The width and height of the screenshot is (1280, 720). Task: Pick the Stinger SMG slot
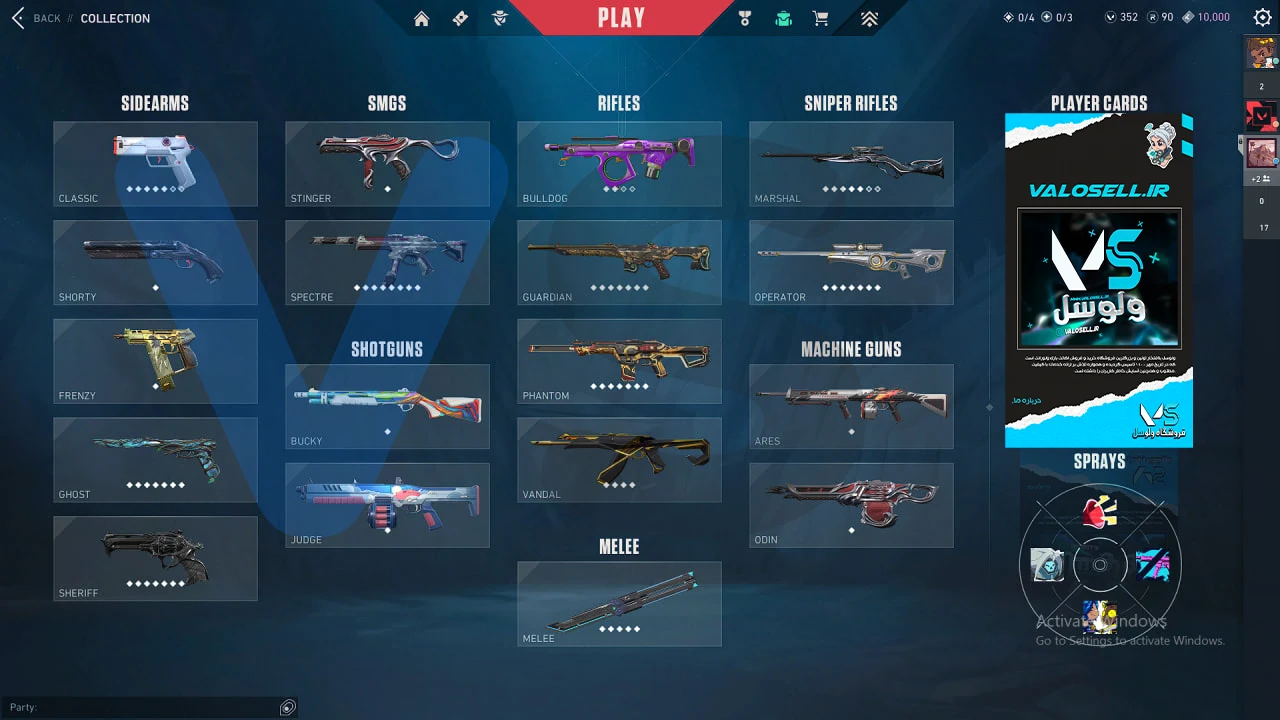(x=387, y=164)
